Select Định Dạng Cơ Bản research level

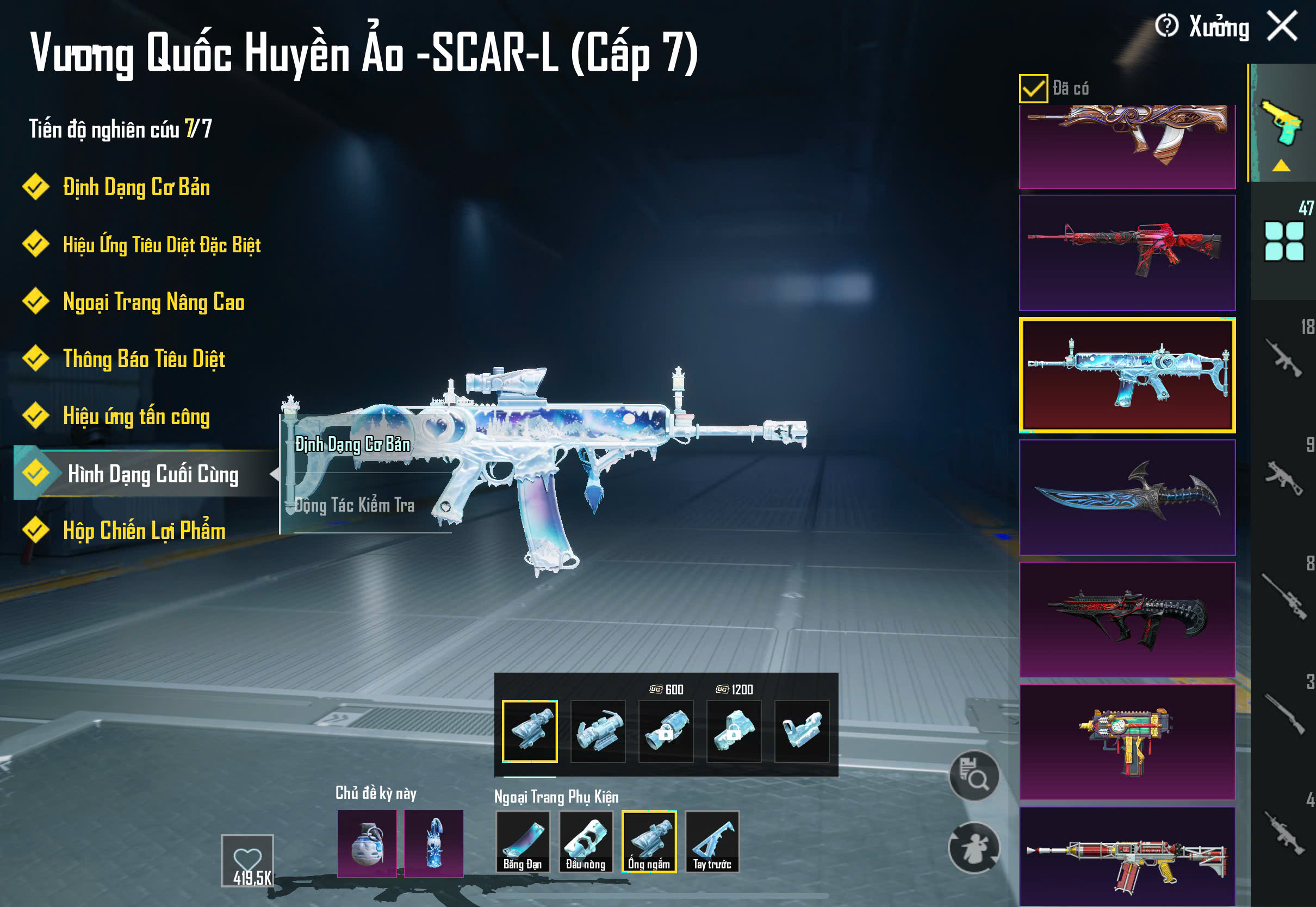(136, 188)
